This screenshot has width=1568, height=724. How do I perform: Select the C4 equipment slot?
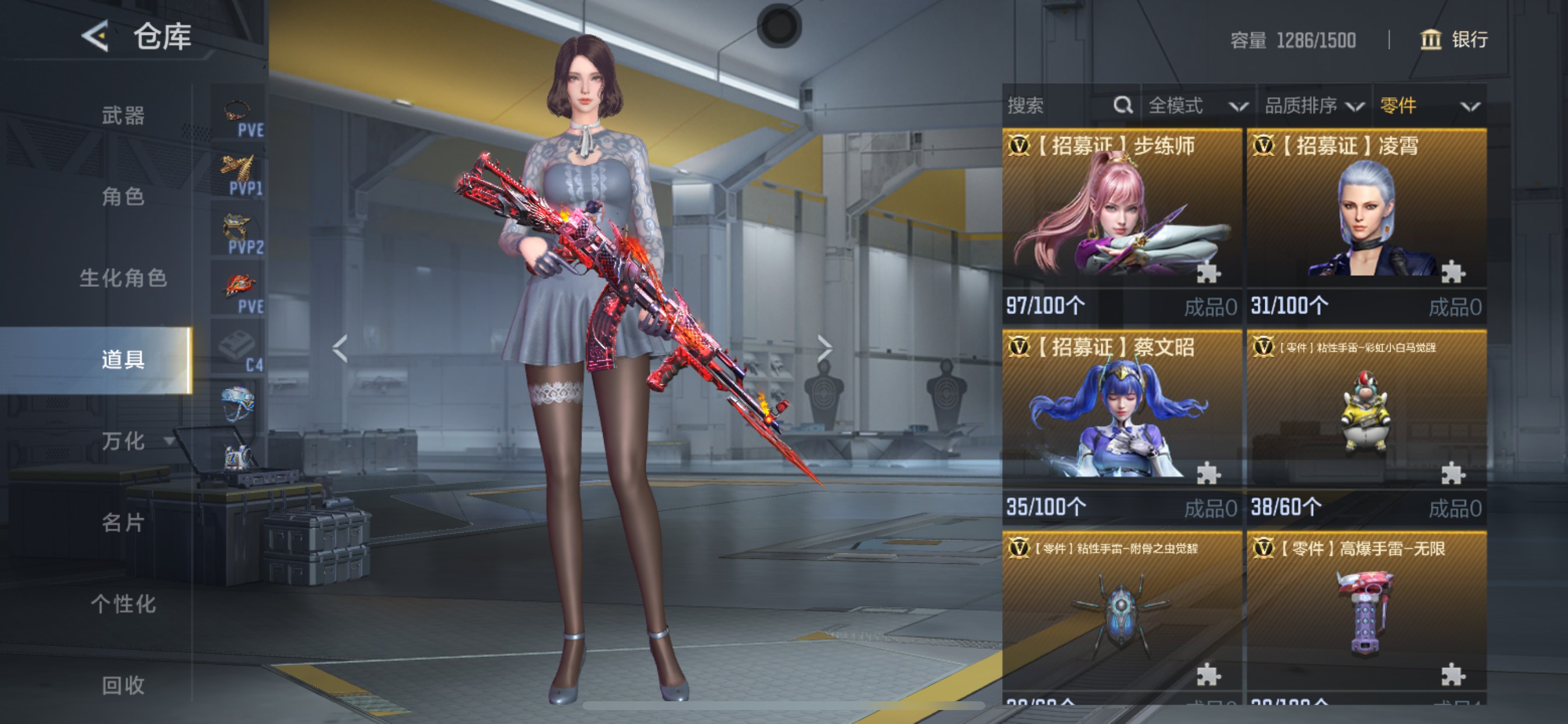pyautogui.click(x=238, y=349)
